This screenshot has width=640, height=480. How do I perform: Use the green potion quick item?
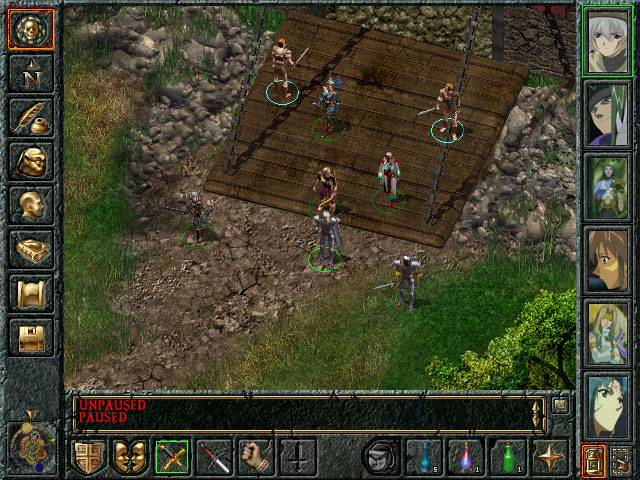pos(508,457)
